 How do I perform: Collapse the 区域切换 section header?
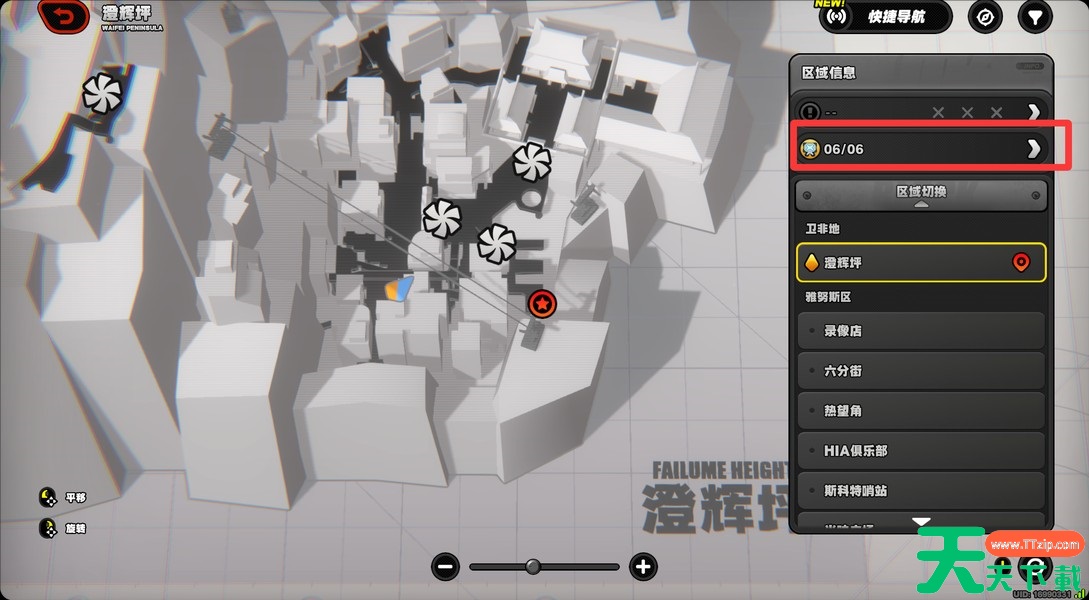[921, 194]
